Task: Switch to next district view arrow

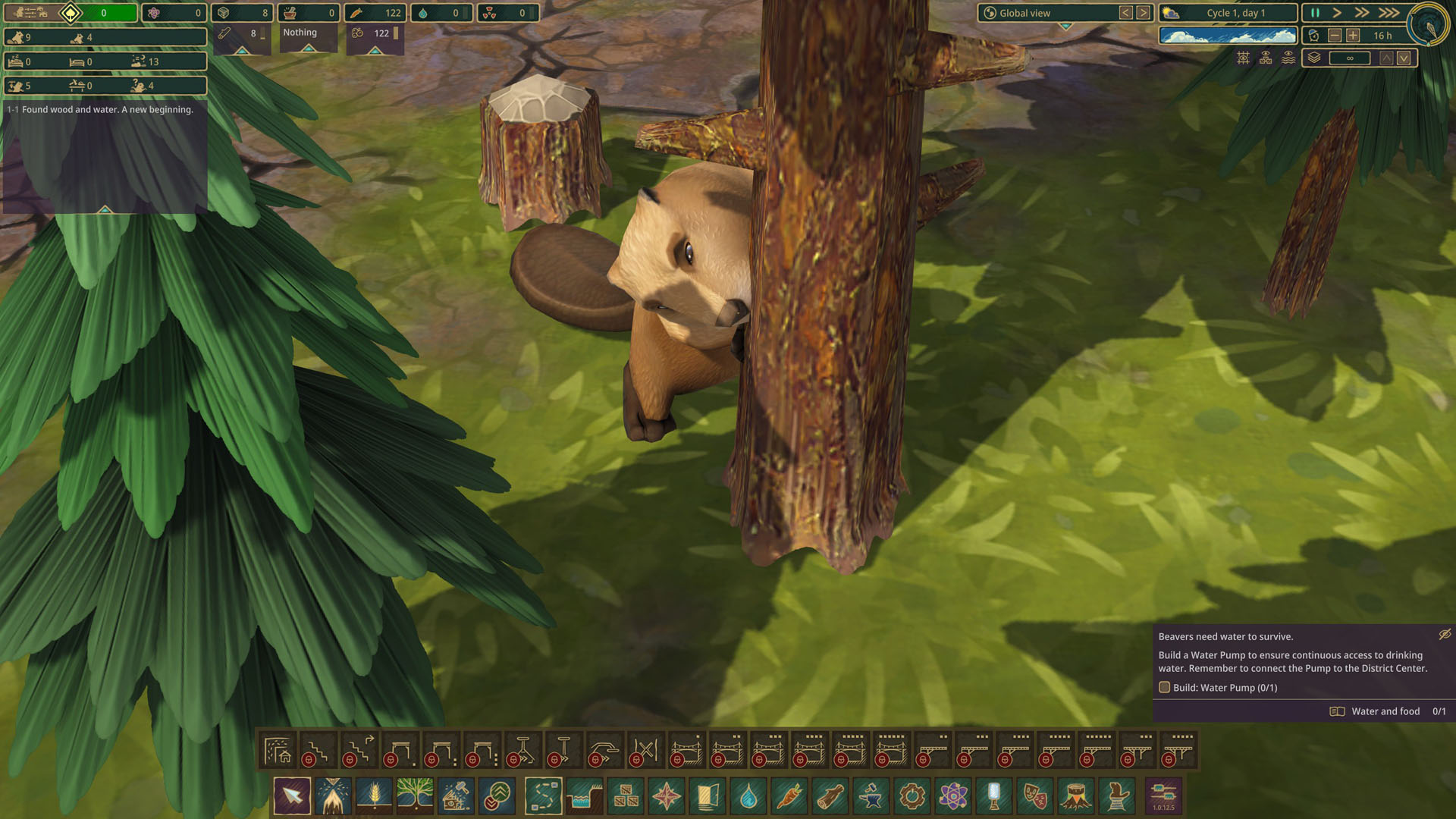Action: (1143, 13)
